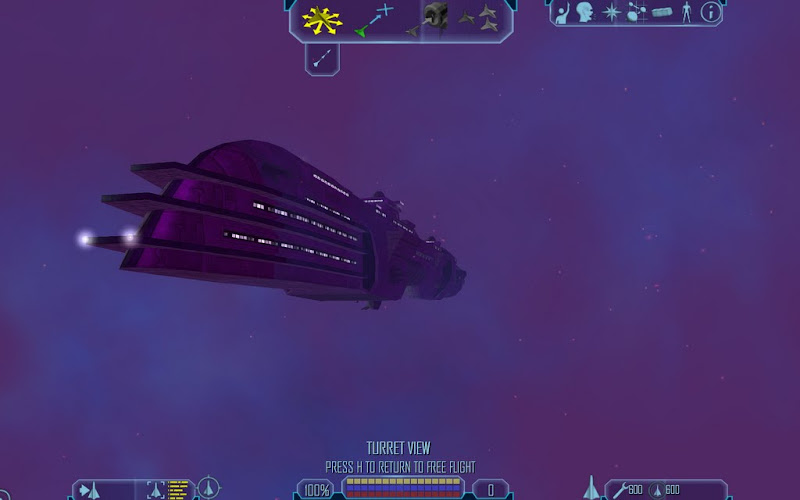Show the circled info button

(710, 13)
